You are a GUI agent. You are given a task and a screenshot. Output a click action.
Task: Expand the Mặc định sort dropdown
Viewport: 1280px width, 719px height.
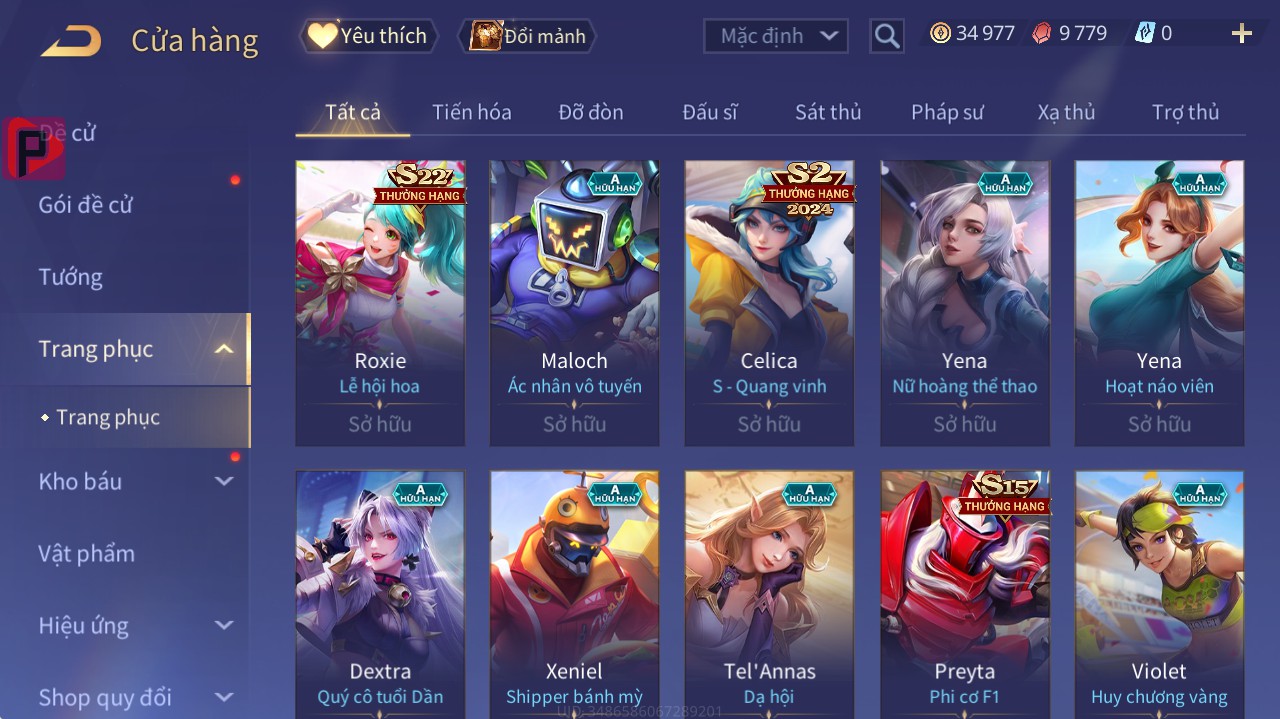[776, 36]
